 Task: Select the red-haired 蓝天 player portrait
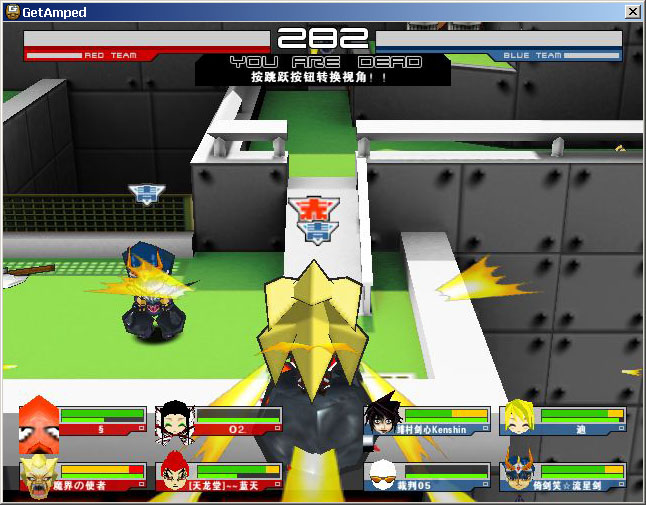175,475
